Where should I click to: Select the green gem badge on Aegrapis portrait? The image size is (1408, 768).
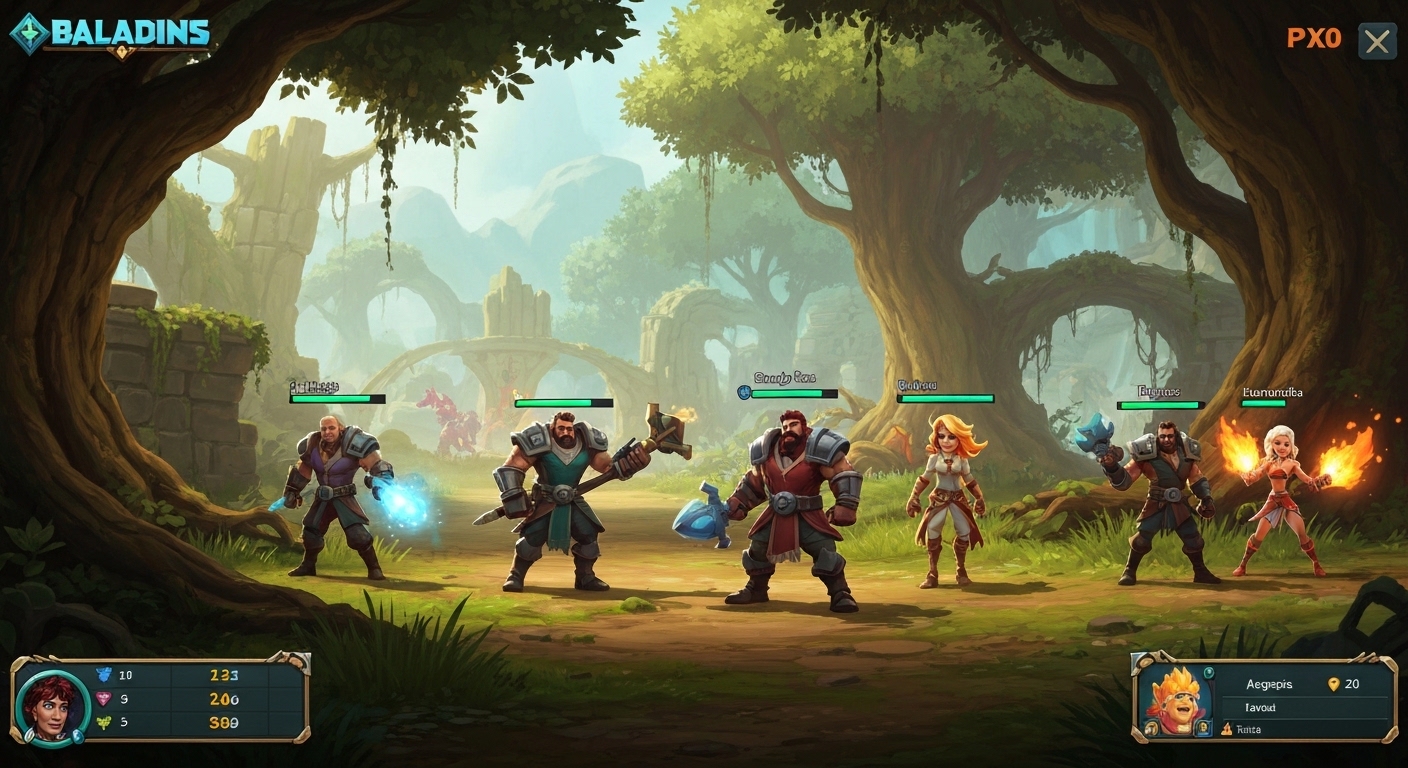coord(1209,672)
